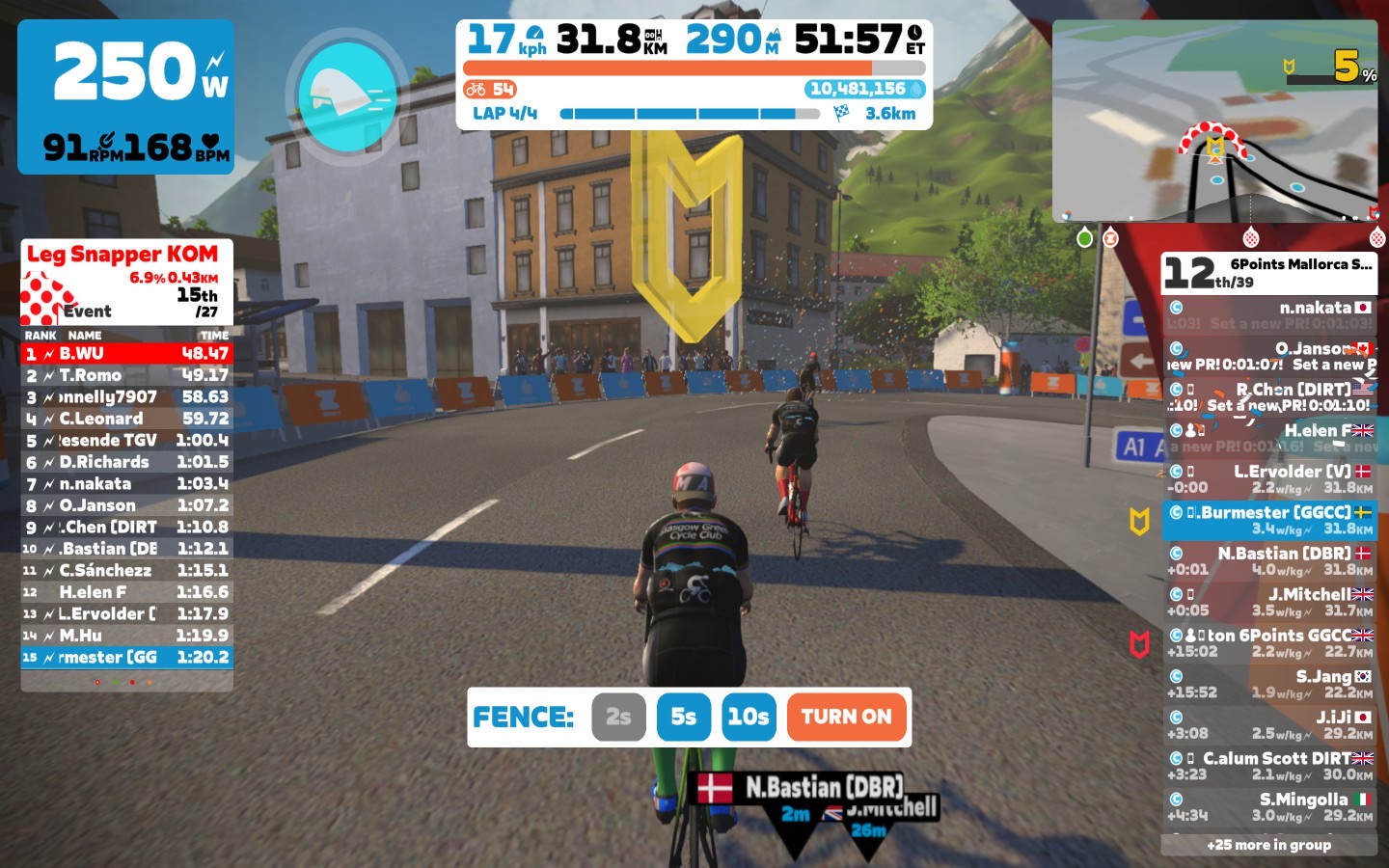Open the minimap
This screenshot has height=868, width=1389.
click(1215, 122)
